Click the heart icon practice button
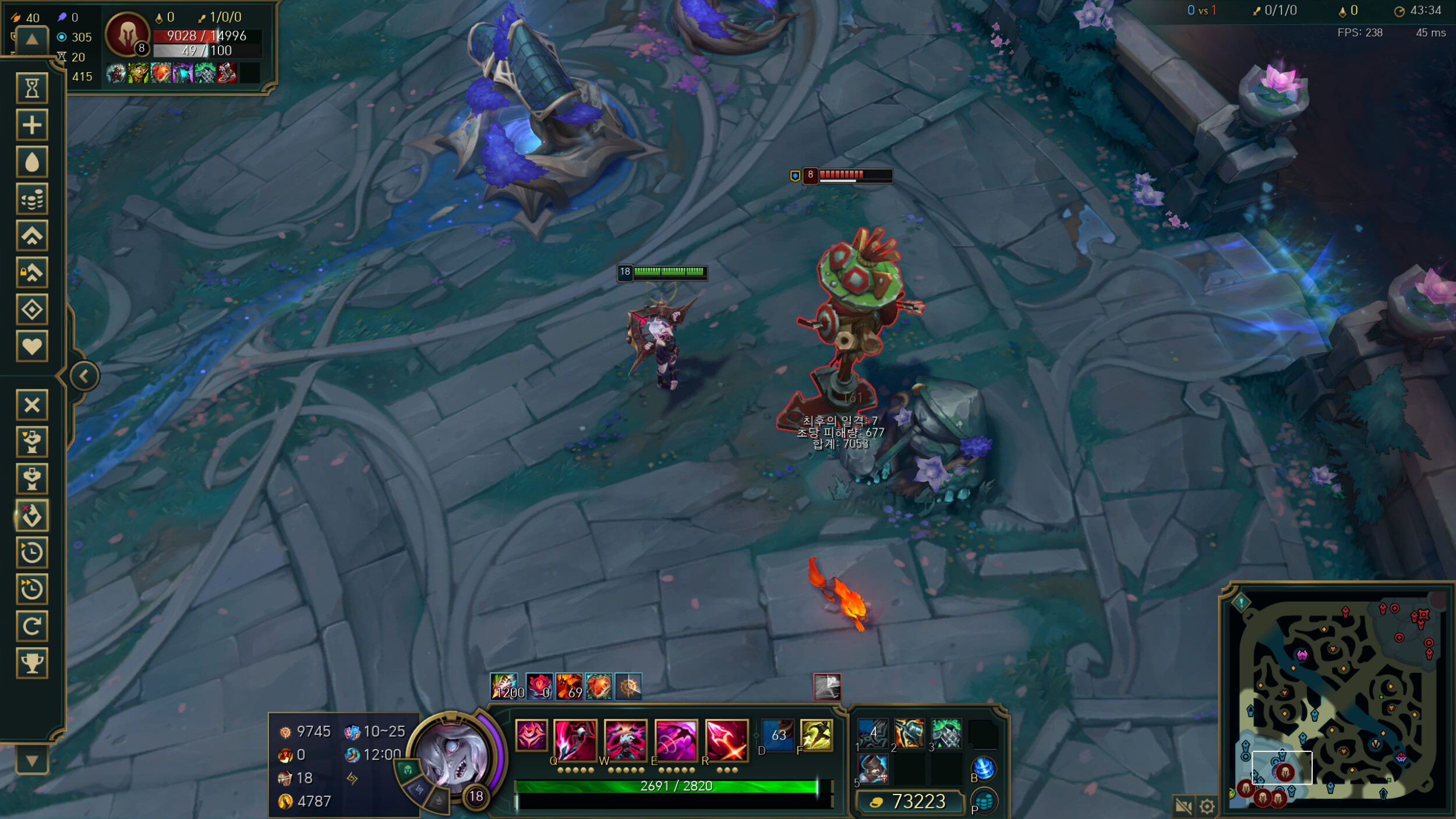Viewport: 1456px width, 819px height. click(32, 347)
